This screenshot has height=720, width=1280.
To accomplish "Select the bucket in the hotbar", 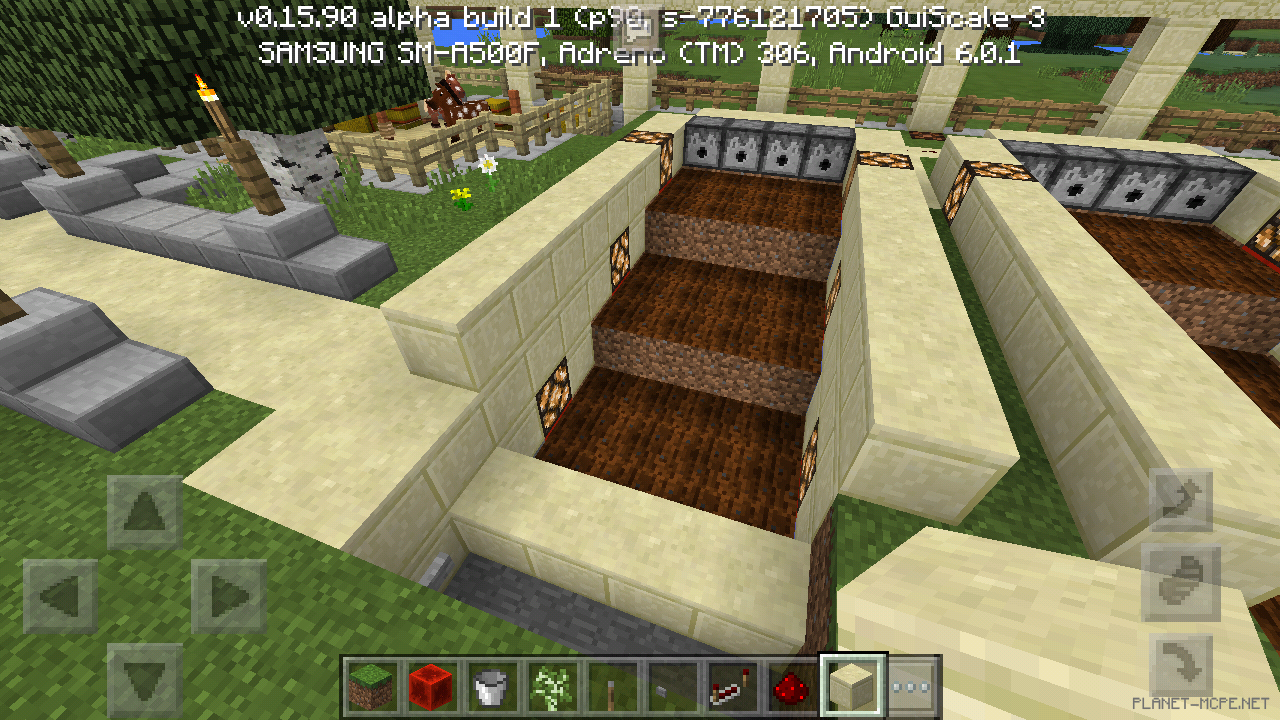I will point(488,688).
